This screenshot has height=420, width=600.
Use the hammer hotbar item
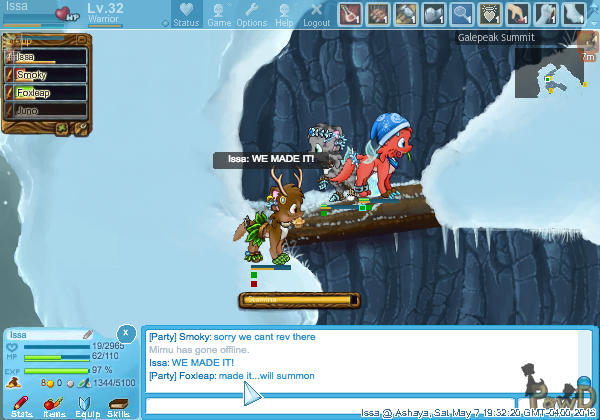[x=406, y=13]
